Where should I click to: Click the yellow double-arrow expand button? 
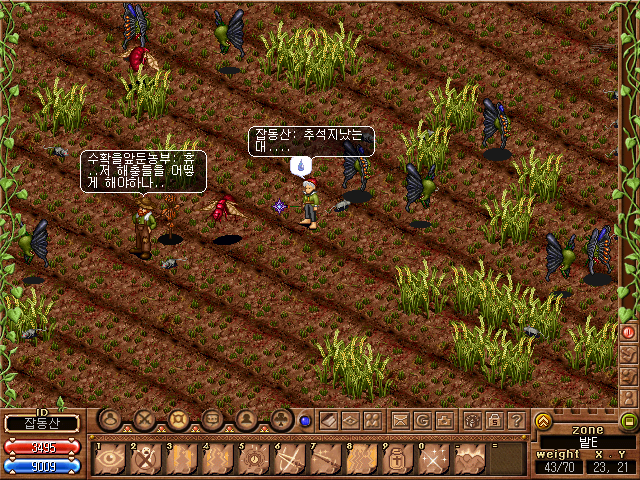tap(543, 421)
